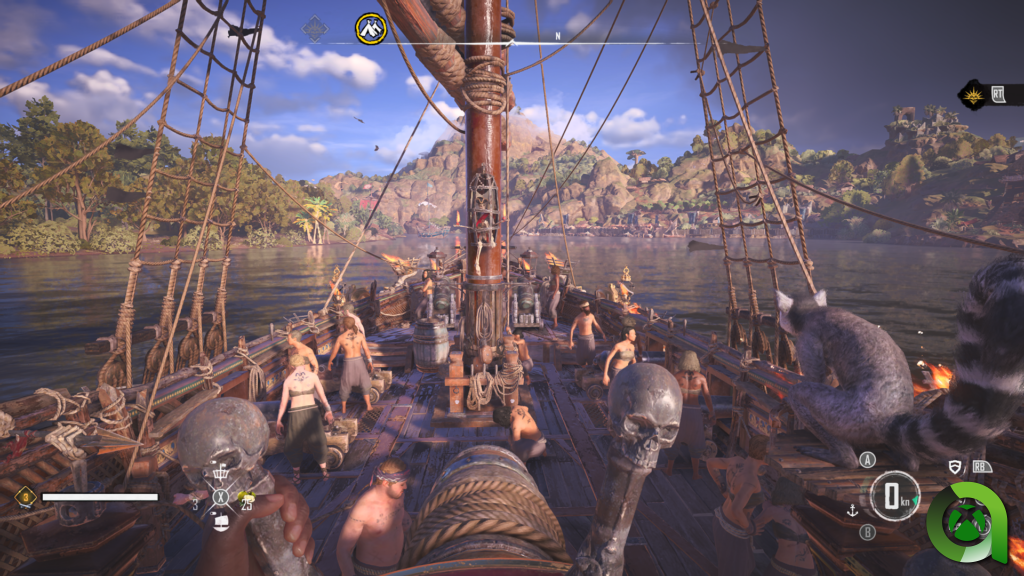
Task: Click the sun burst ability icon
Action: [971, 95]
